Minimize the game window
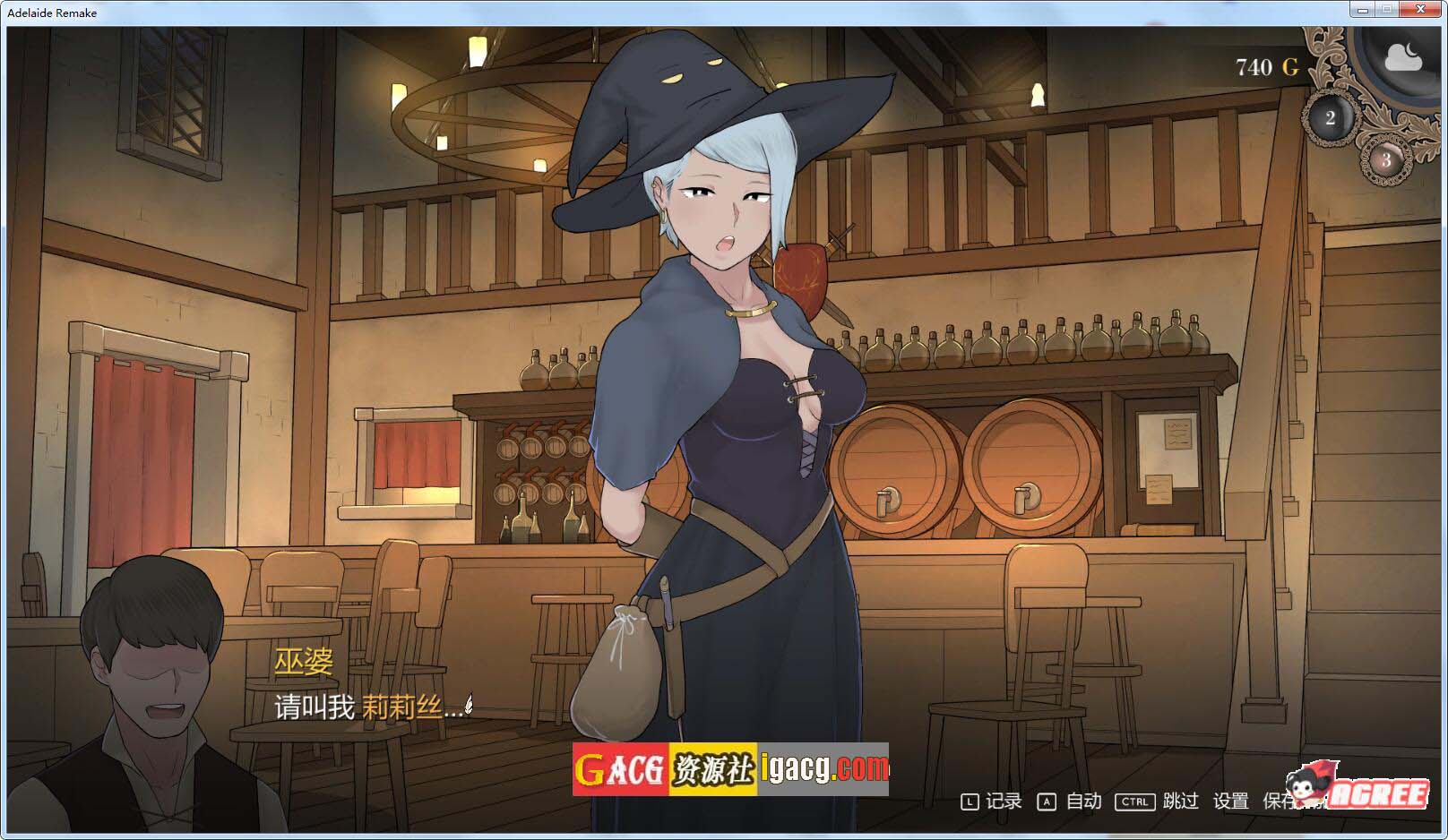The height and width of the screenshot is (840, 1448). point(1363,10)
